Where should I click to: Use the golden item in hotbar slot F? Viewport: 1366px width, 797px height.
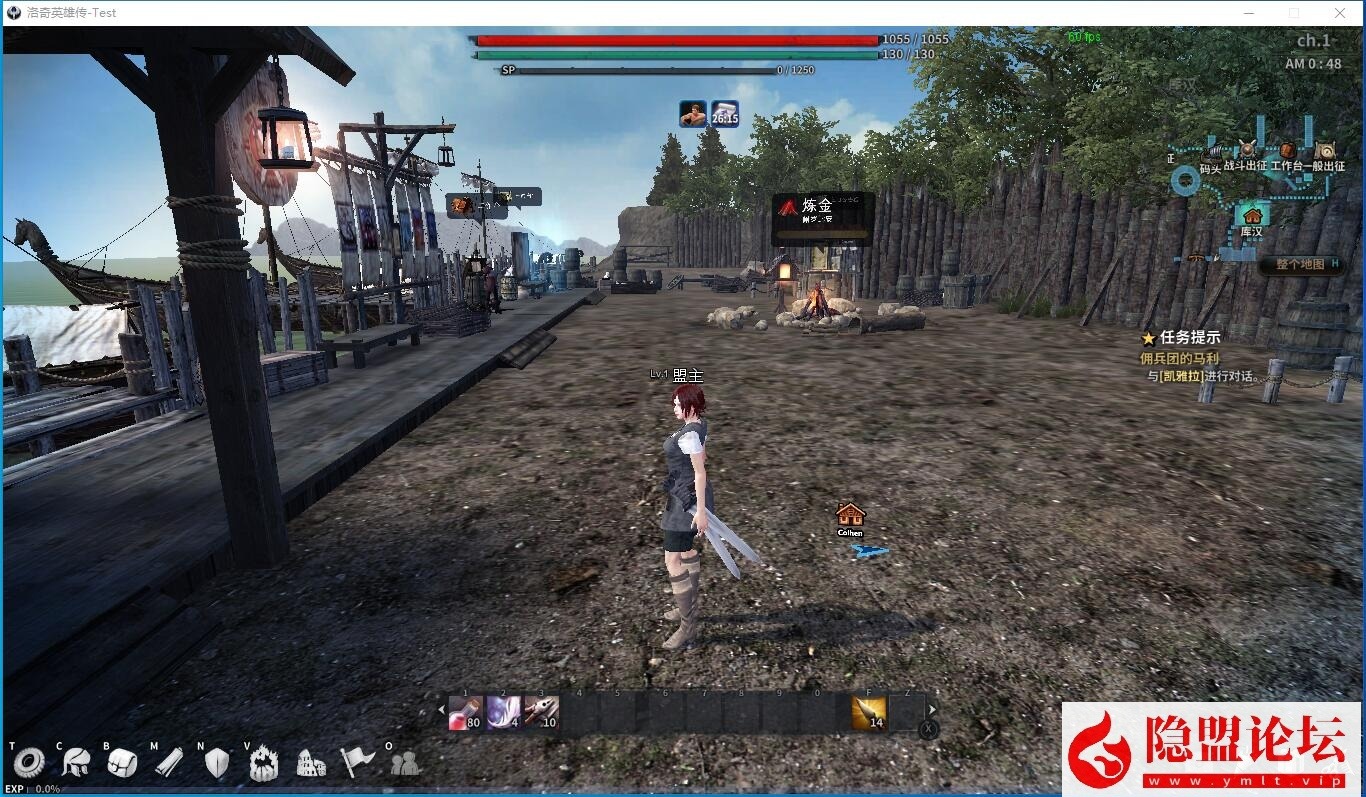(x=868, y=712)
